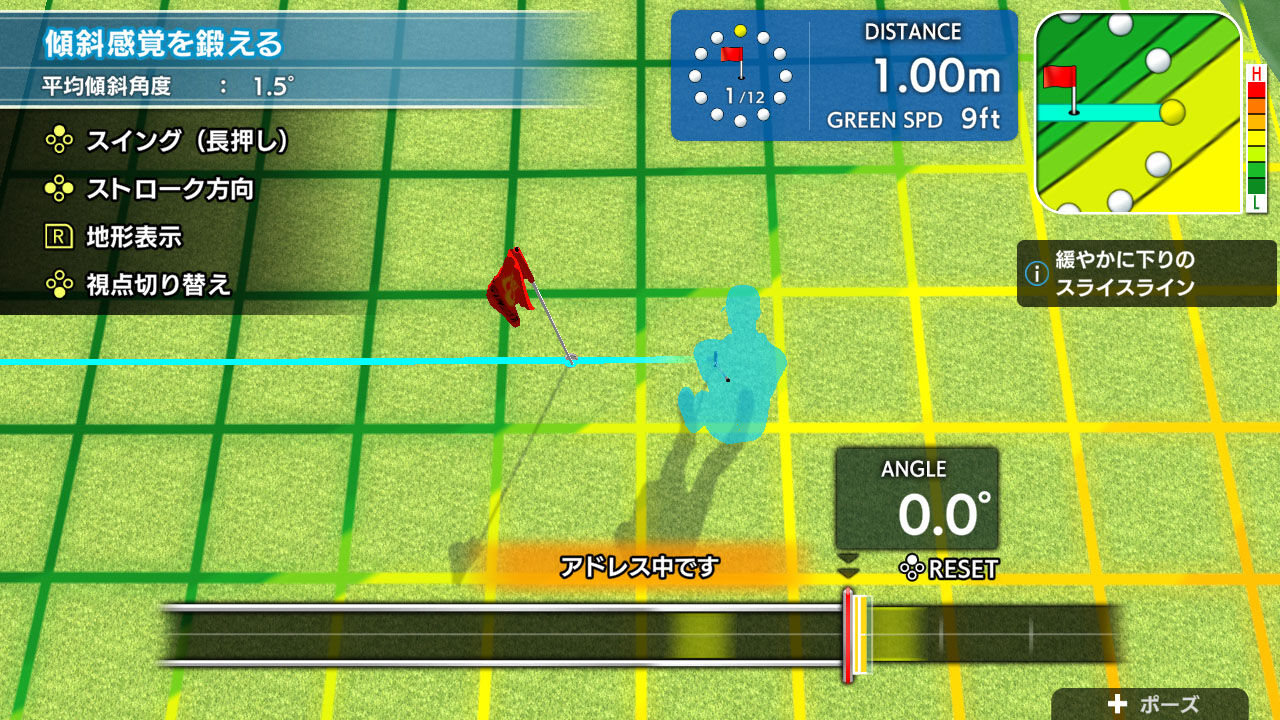Click the アドレス中です status banner
Image resolution: width=1280 pixels, height=720 pixels.
click(640, 563)
